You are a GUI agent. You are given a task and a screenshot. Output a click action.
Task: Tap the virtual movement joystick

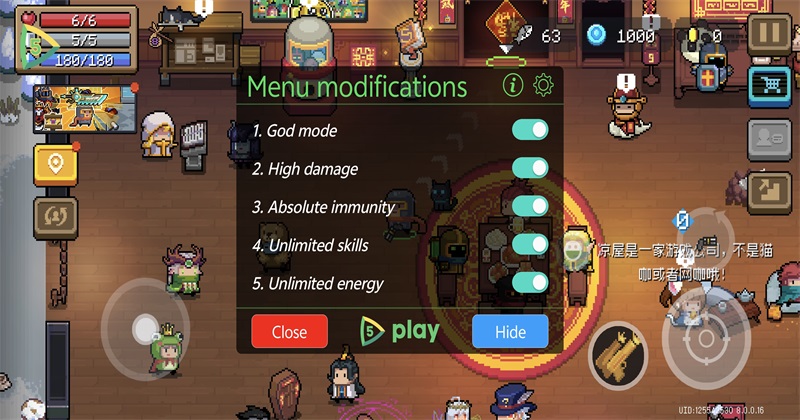[146, 326]
